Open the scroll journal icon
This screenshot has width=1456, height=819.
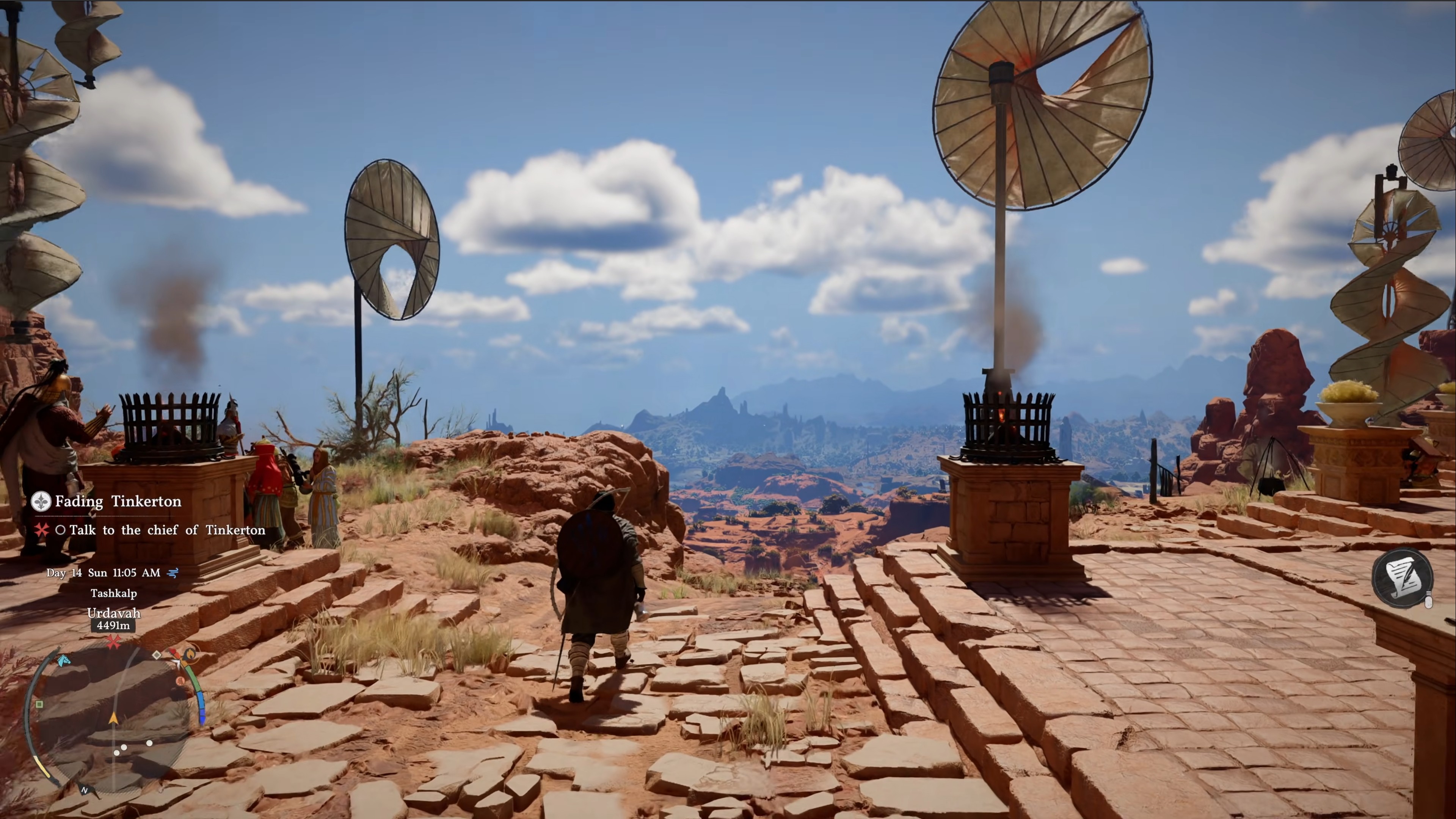click(1403, 577)
